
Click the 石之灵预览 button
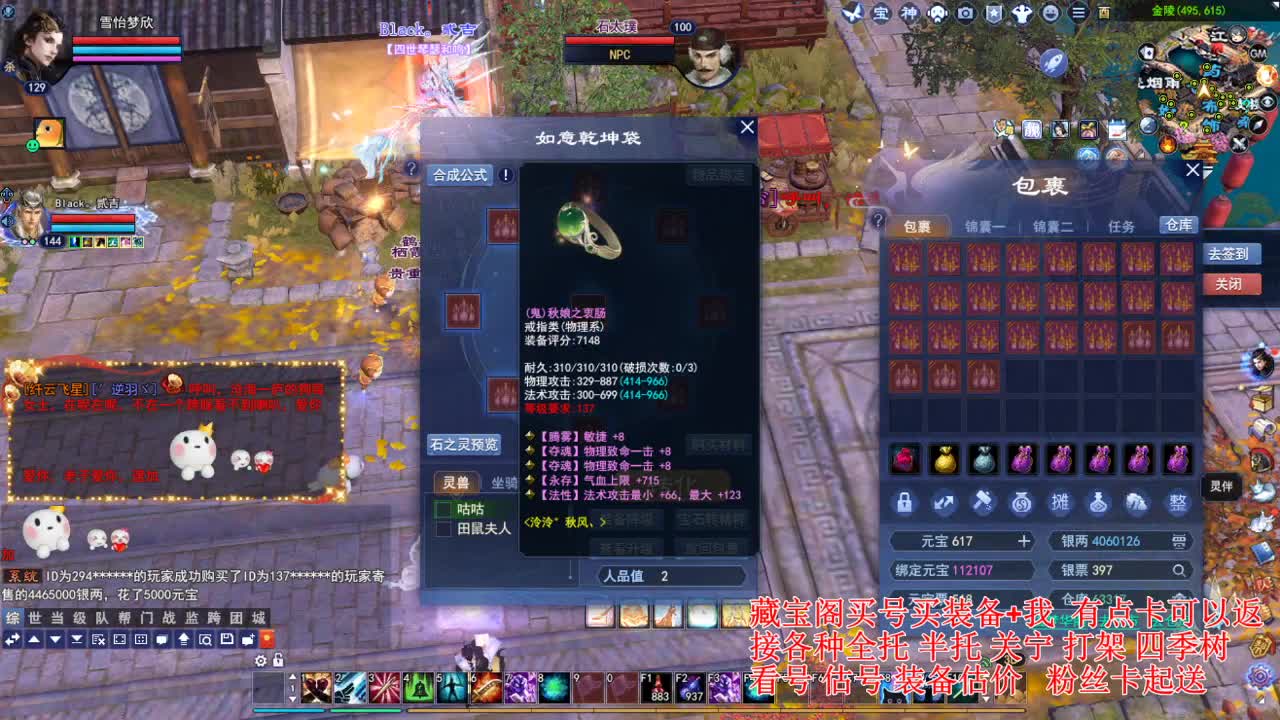coord(465,444)
